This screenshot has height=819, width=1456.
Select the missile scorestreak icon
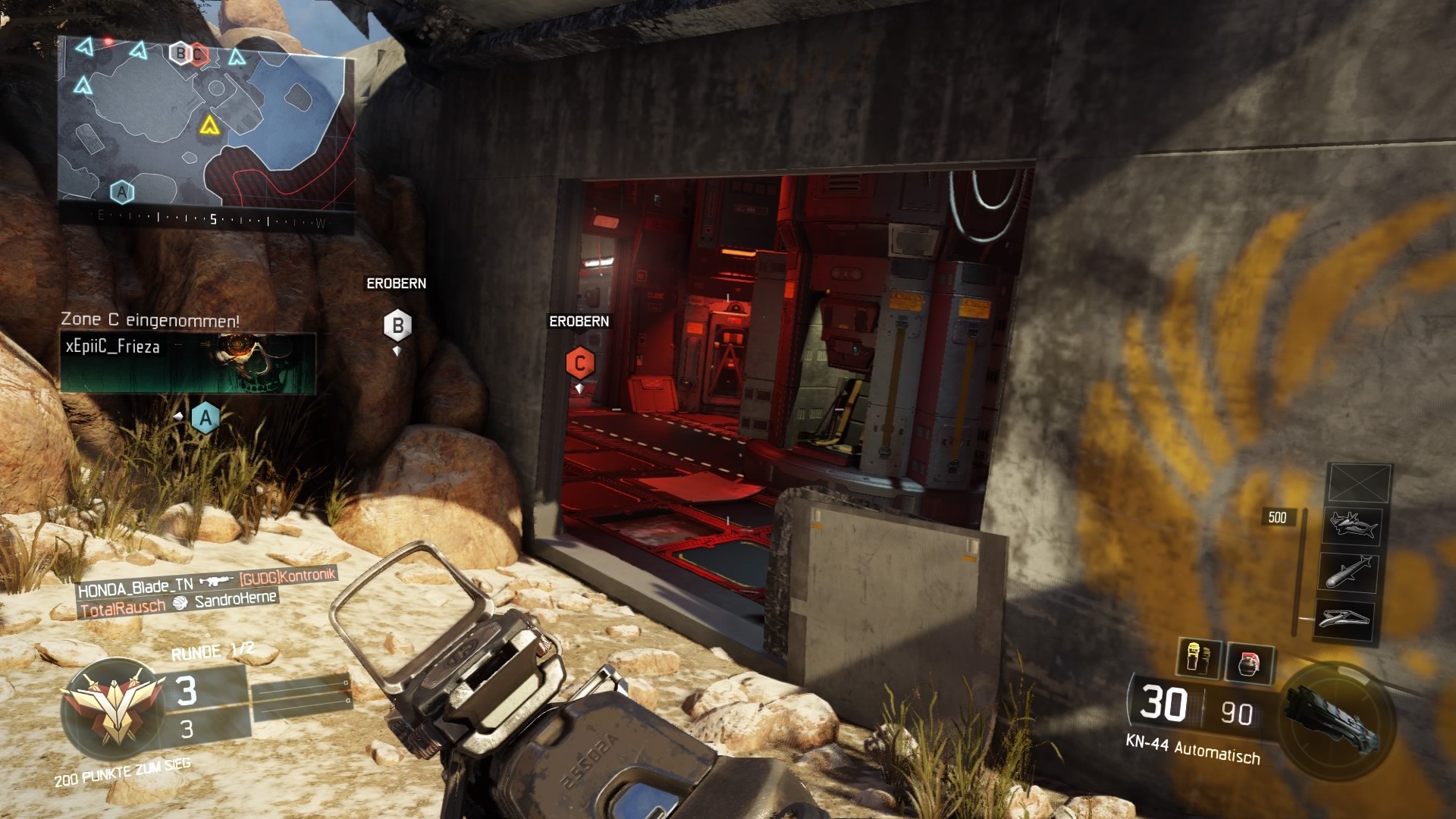click(1350, 573)
